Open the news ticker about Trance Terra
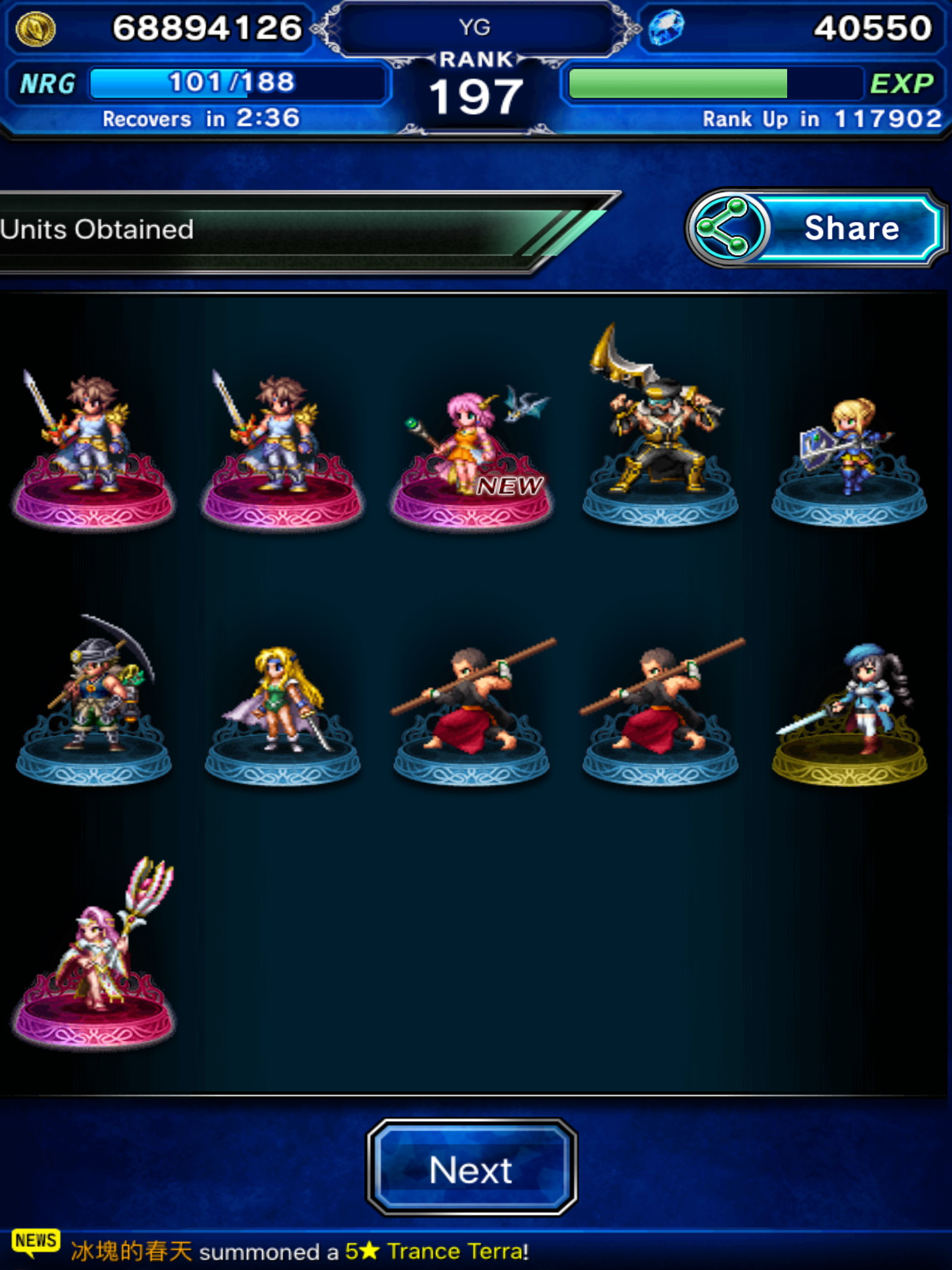This screenshot has height=1270, width=952. [297, 1251]
